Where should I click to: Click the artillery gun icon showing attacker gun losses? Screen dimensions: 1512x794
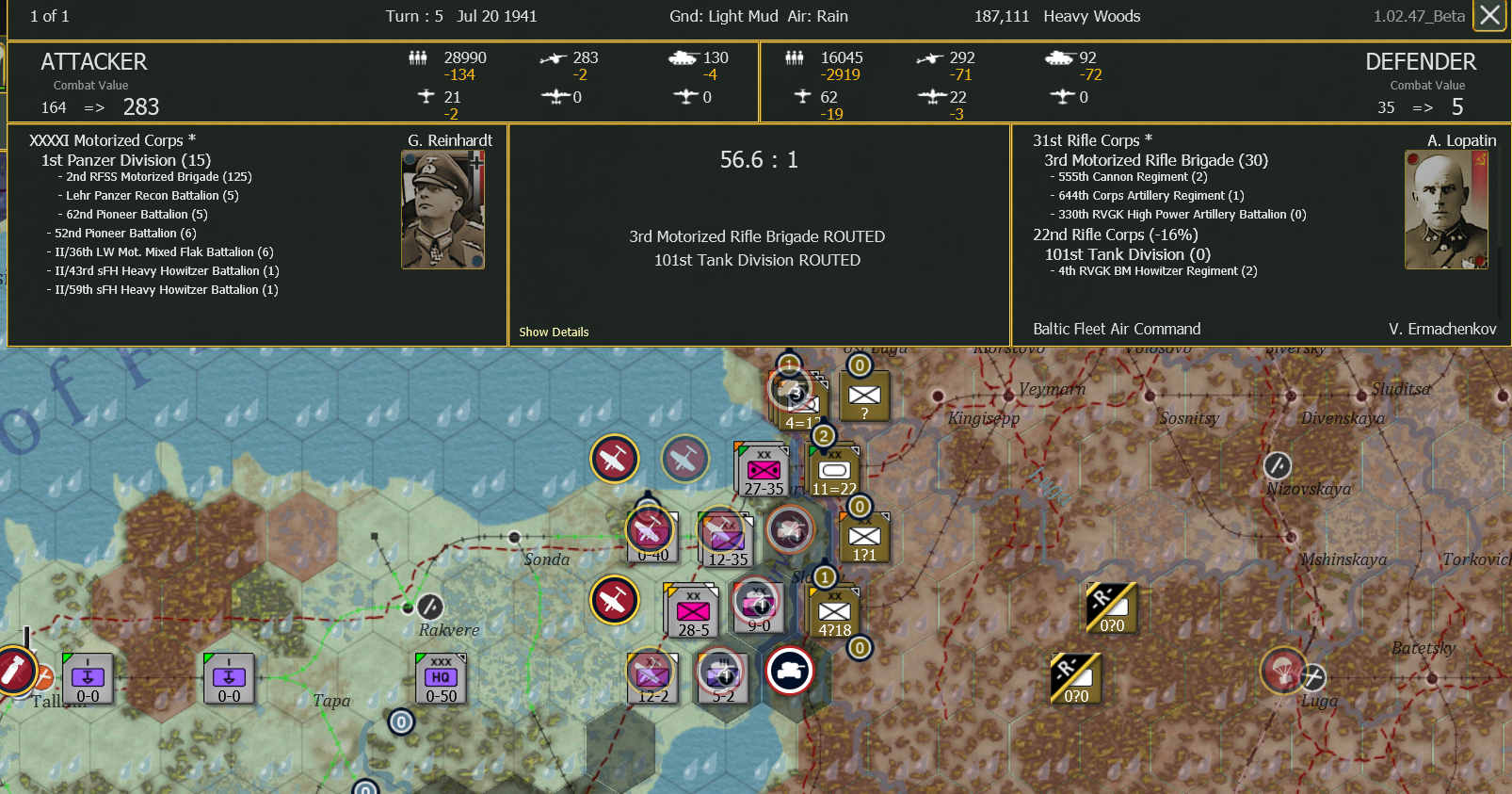426,97
